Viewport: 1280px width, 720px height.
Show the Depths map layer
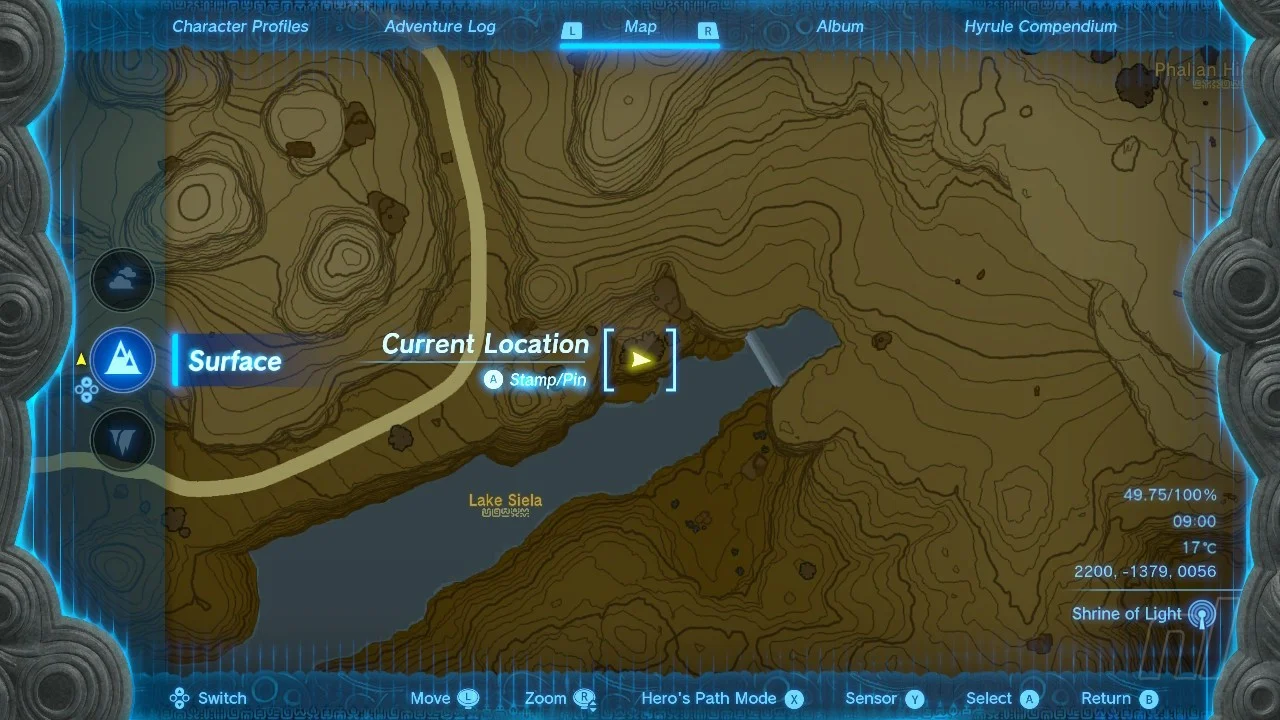coord(123,440)
